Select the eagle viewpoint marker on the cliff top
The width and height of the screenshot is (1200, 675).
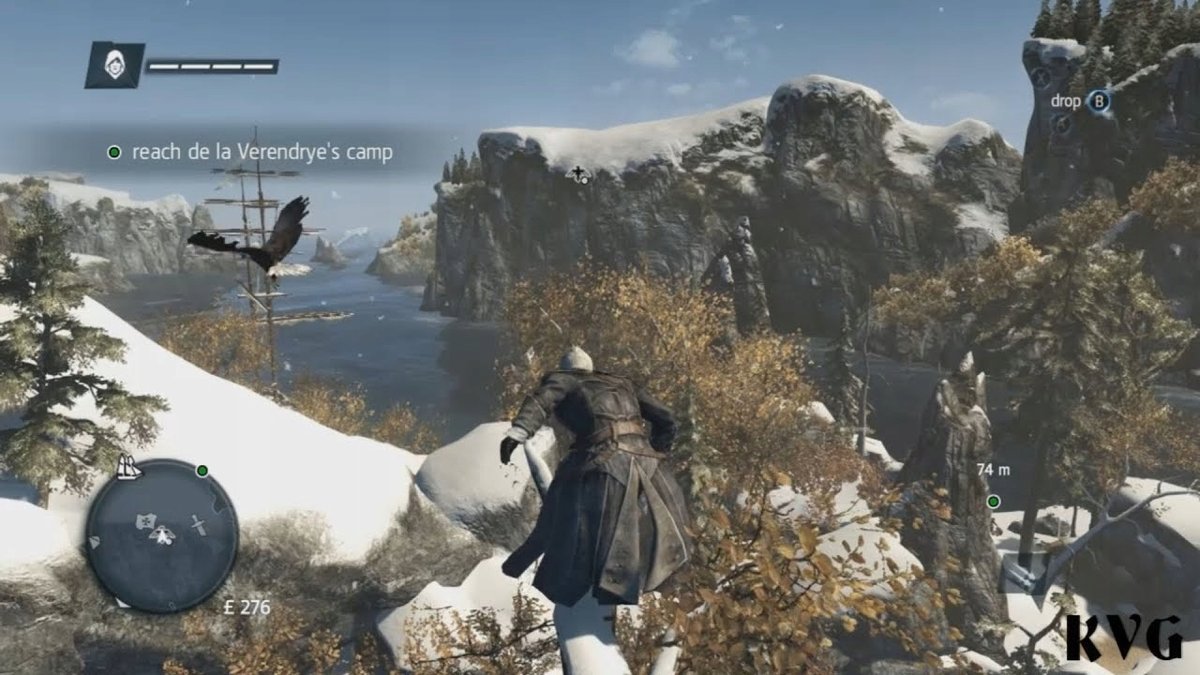point(579,176)
